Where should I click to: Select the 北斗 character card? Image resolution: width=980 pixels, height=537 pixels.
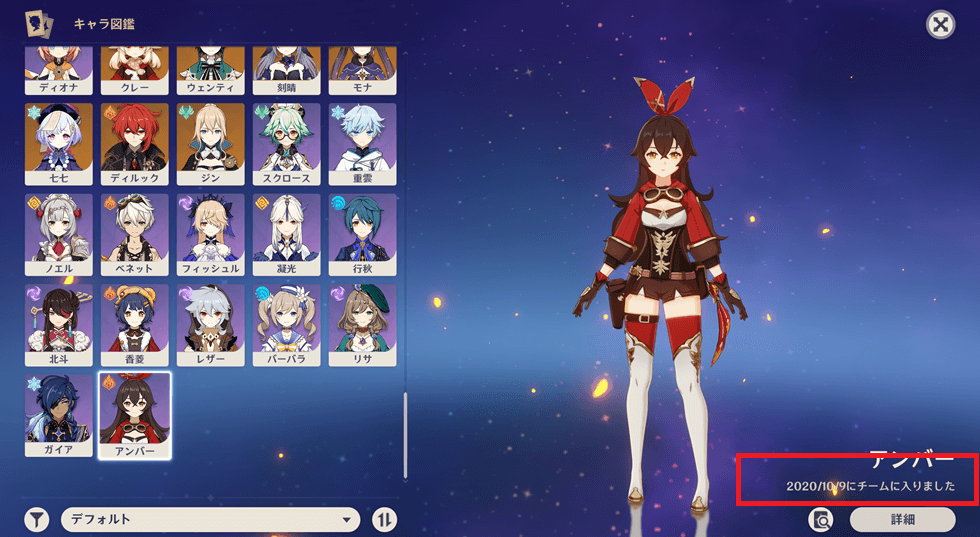tap(58, 325)
